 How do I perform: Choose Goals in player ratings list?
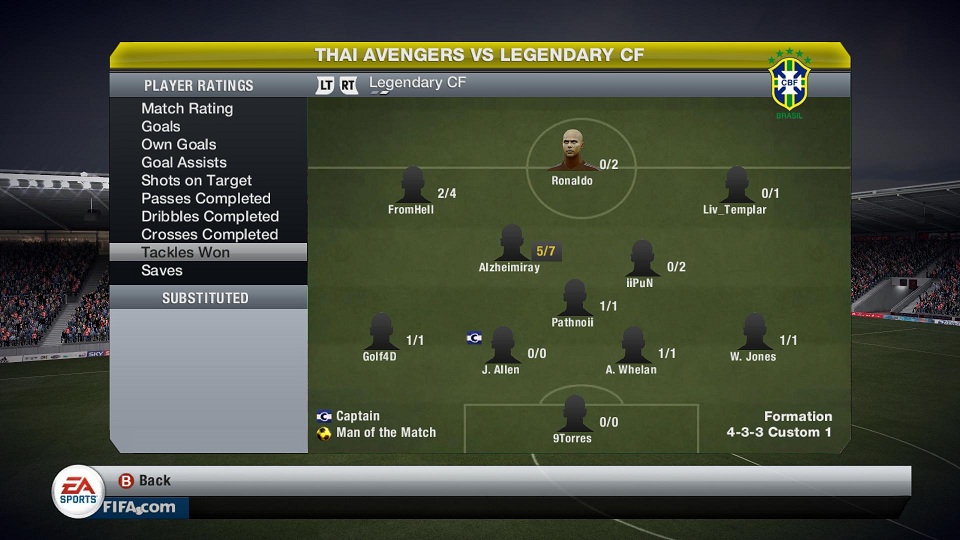[x=161, y=126]
